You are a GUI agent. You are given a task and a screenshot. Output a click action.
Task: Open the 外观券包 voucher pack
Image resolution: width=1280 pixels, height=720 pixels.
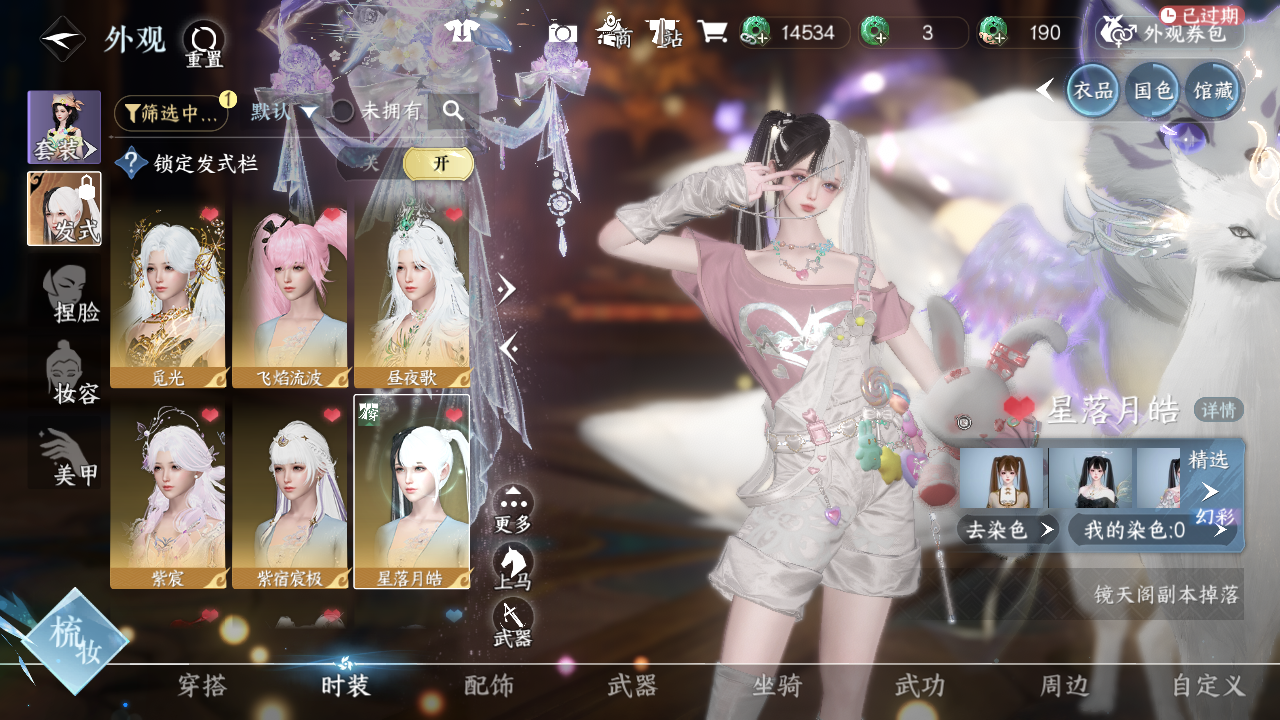(1170, 33)
